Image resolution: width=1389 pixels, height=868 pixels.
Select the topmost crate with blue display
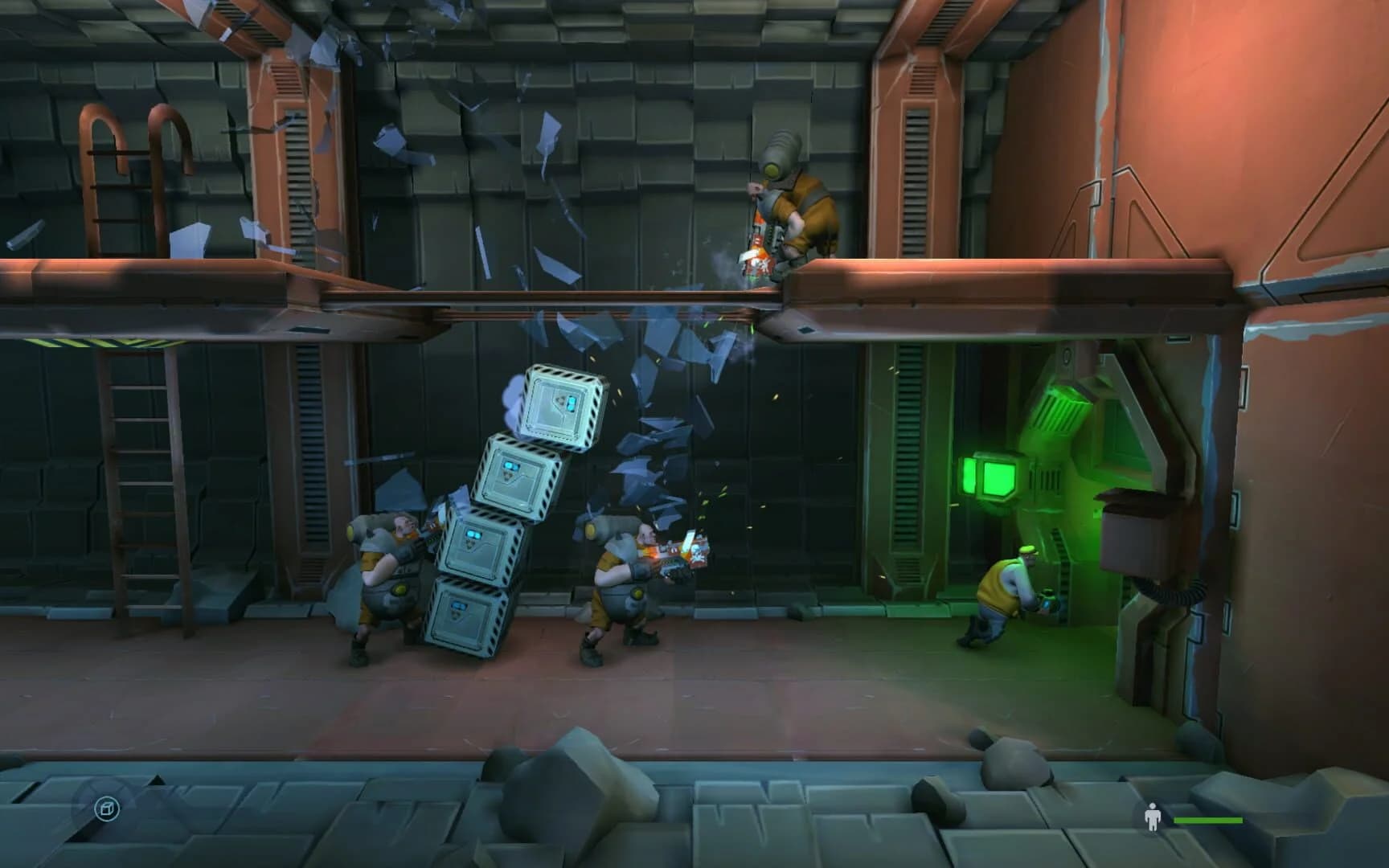[x=561, y=404]
